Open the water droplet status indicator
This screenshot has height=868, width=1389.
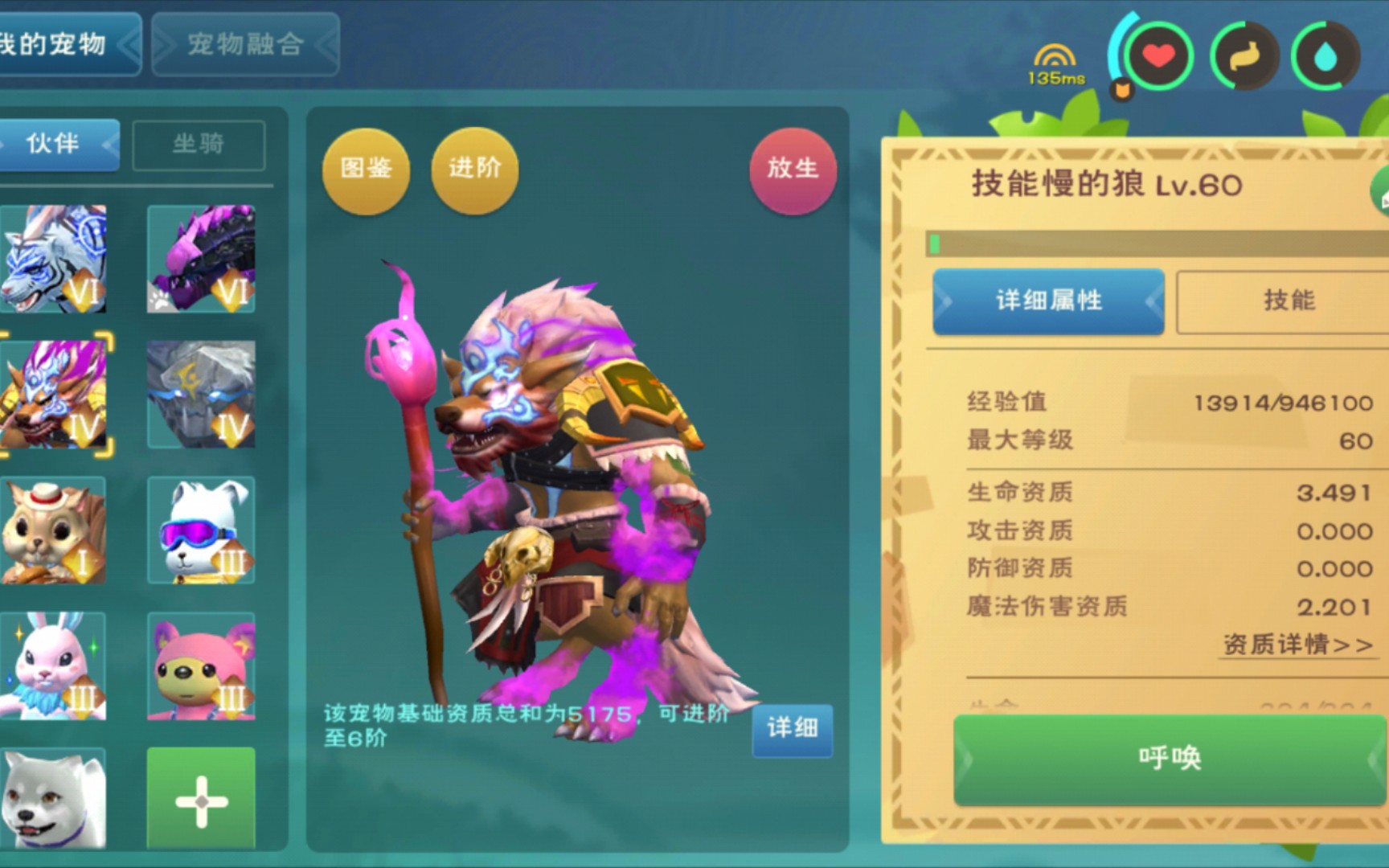tap(1326, 56)
